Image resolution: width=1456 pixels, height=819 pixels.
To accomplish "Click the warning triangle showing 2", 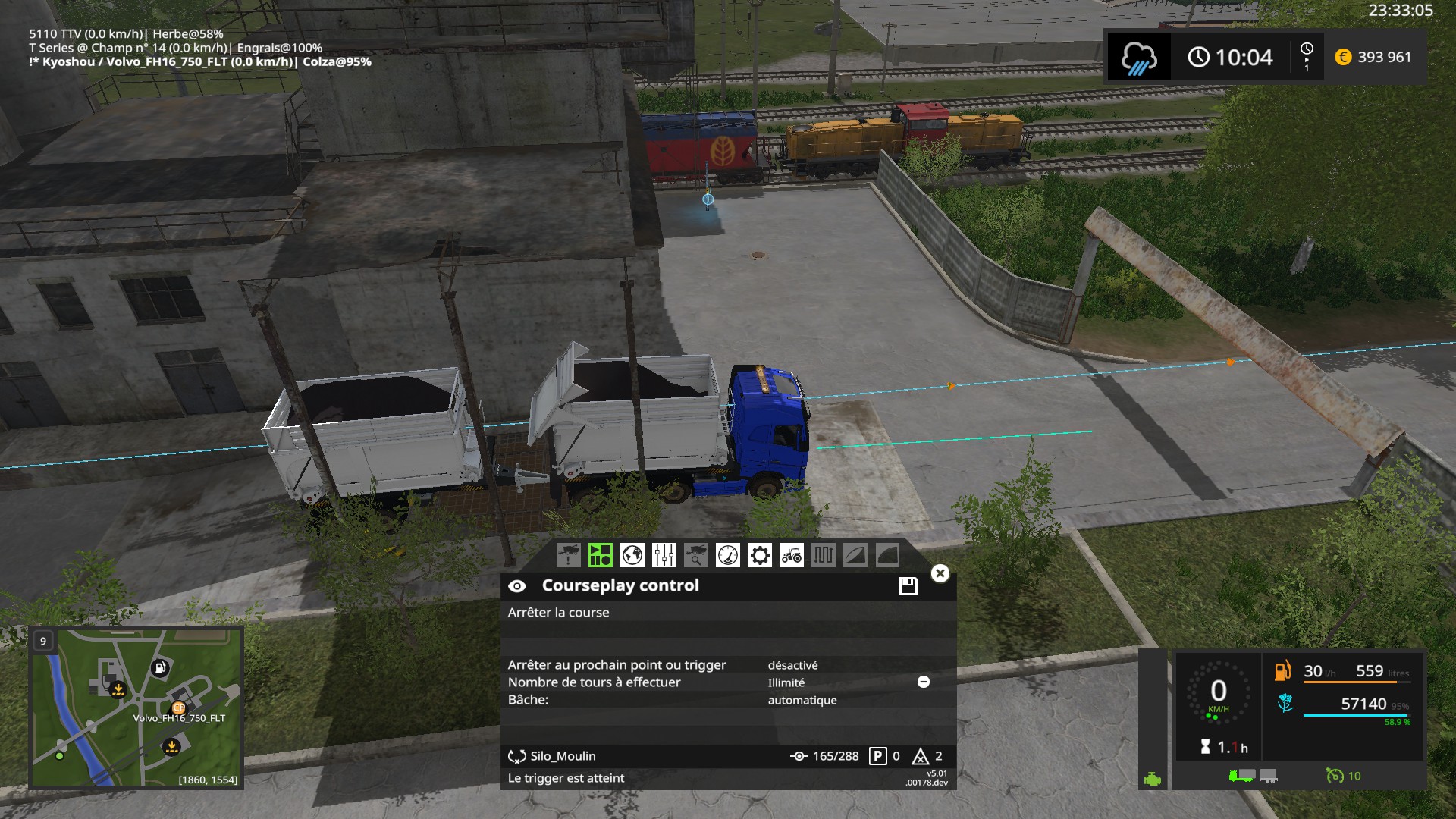I will [922, 755].
